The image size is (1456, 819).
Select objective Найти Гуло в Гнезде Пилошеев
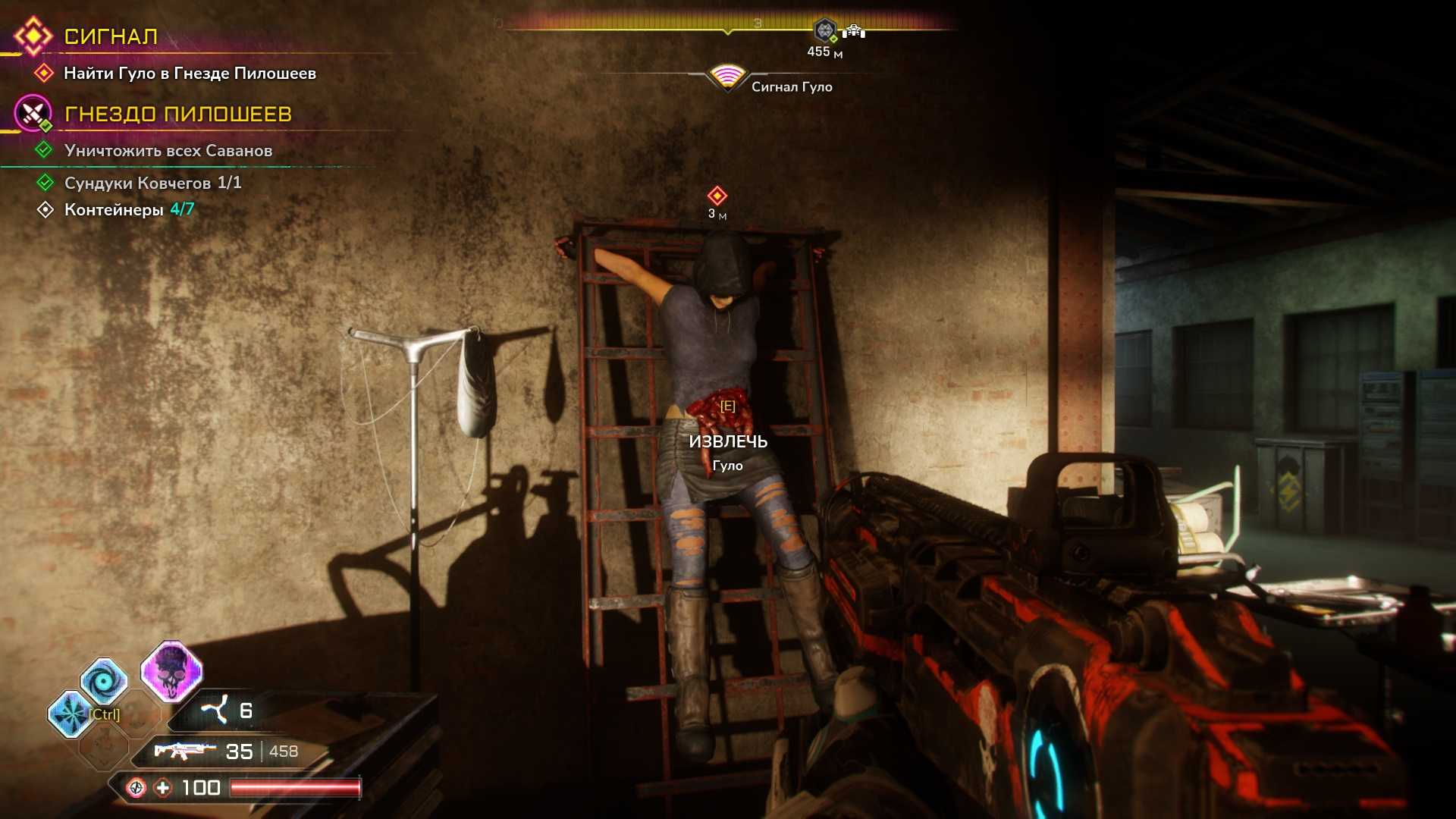(190, 74)
